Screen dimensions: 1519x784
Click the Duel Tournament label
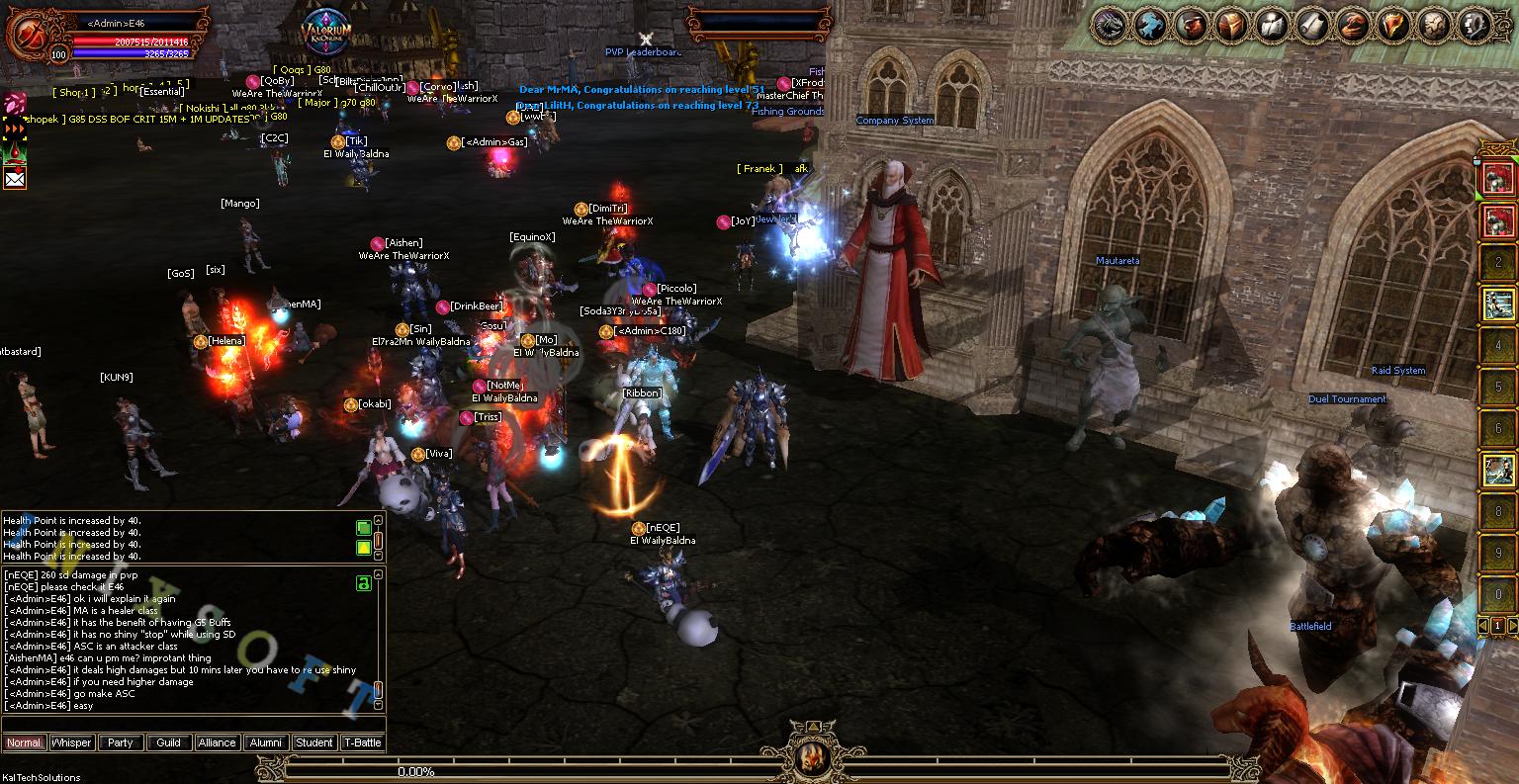pyautogui.click(x=1348, y=398)
